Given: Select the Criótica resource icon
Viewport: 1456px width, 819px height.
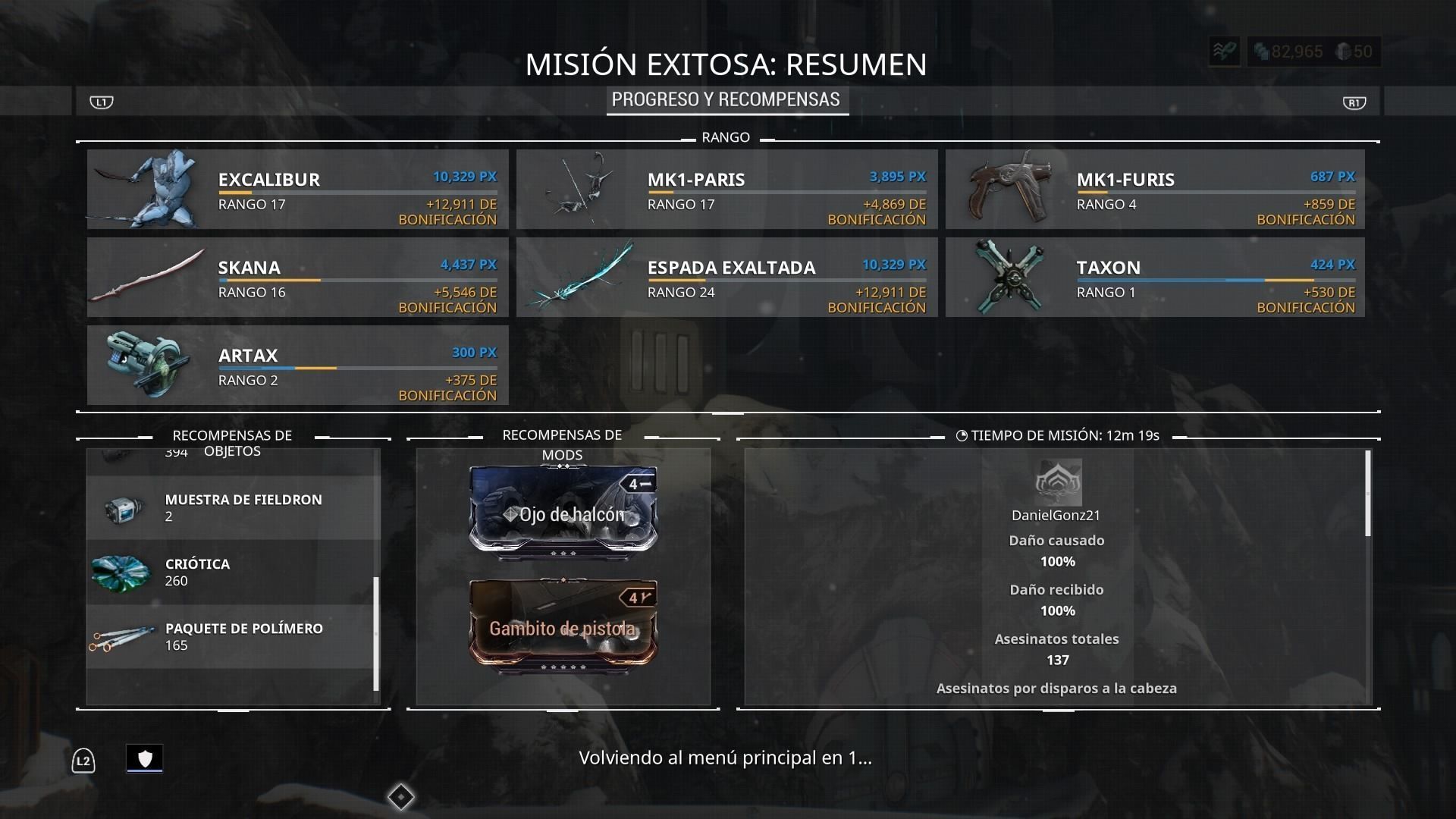Looking at the screenshot, I should [x=121, y=572].
